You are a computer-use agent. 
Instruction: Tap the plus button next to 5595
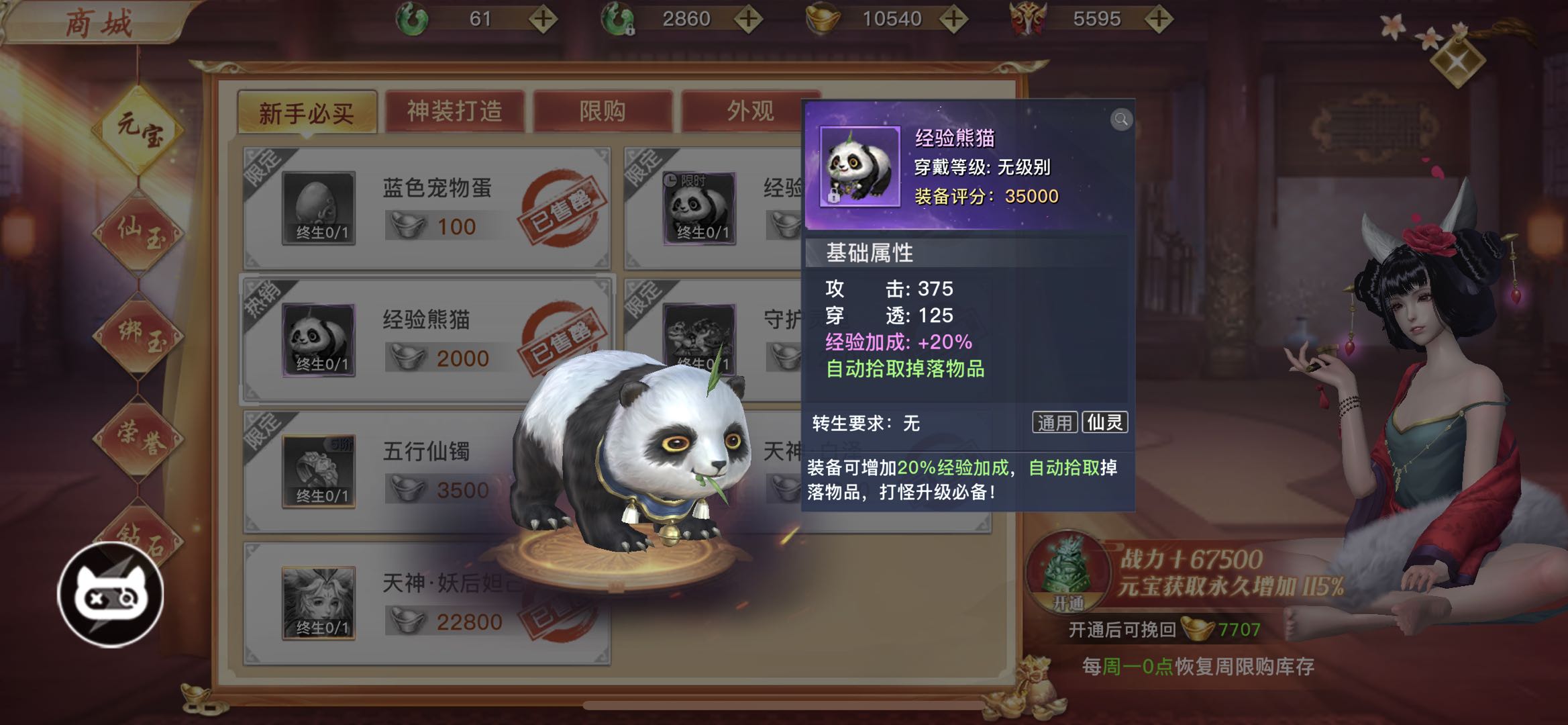tap(1159, 19)
